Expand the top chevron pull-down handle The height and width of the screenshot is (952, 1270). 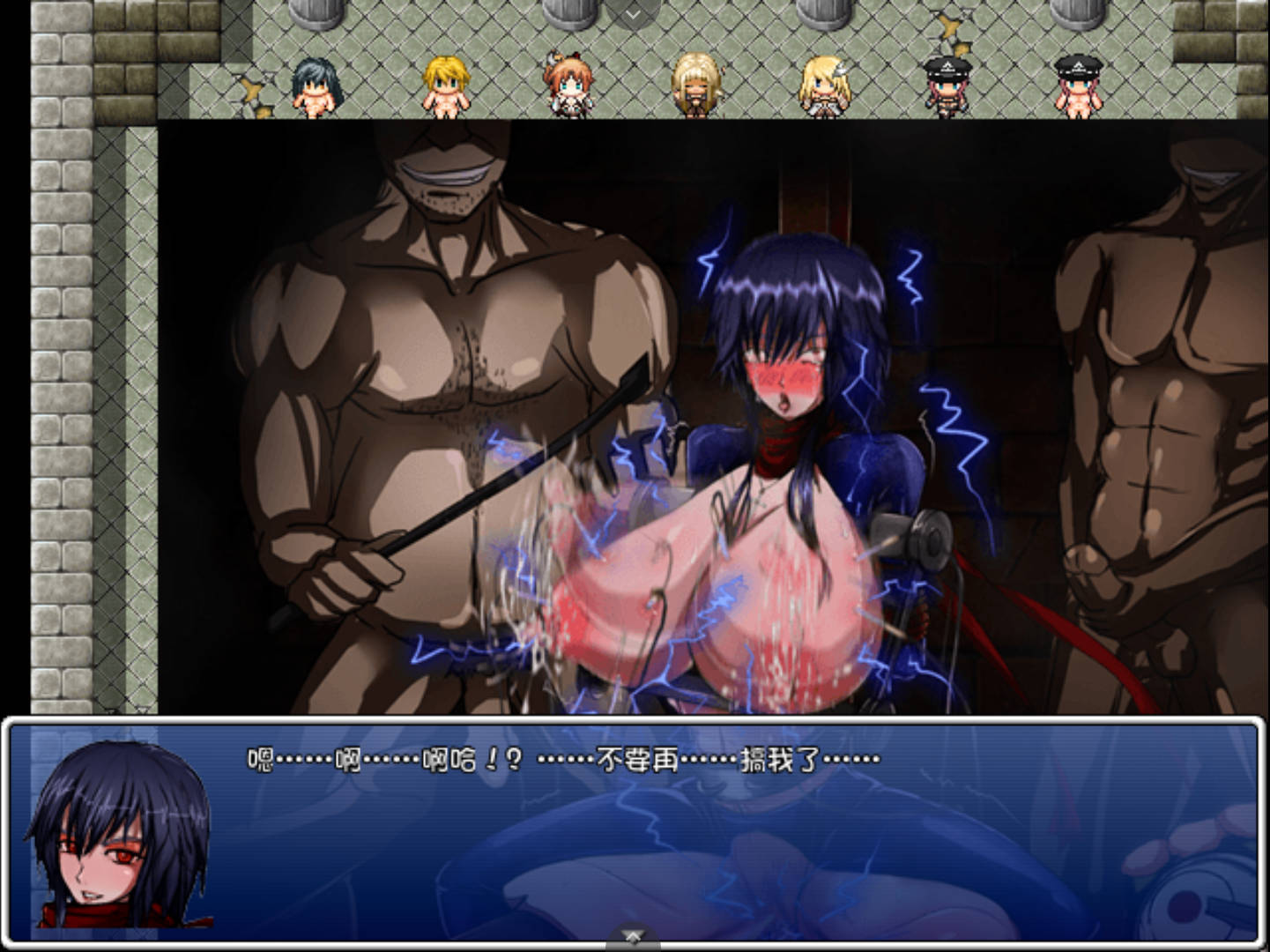[633, 14]
